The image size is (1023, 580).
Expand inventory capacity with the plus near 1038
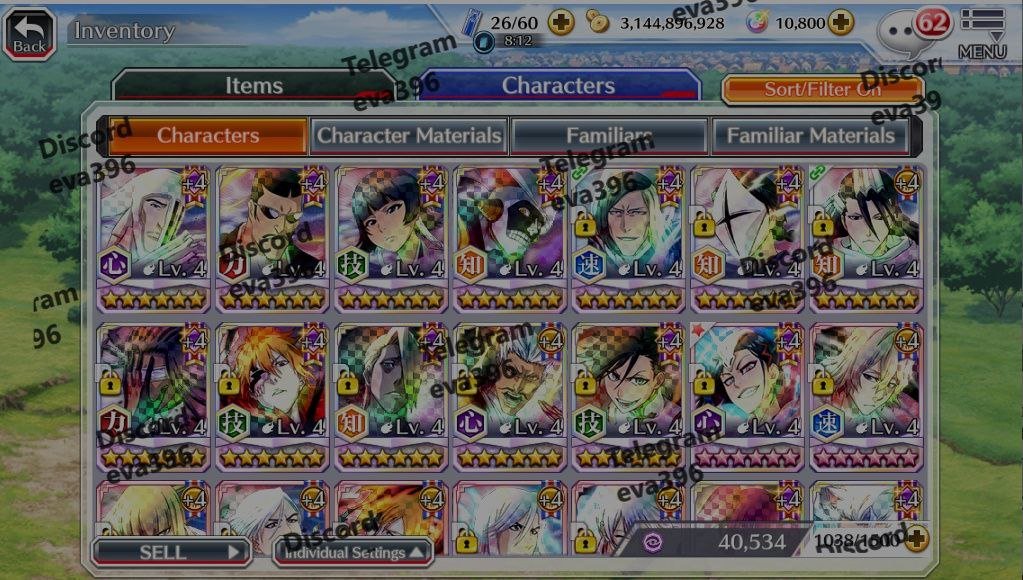click(x=916, y=540)
